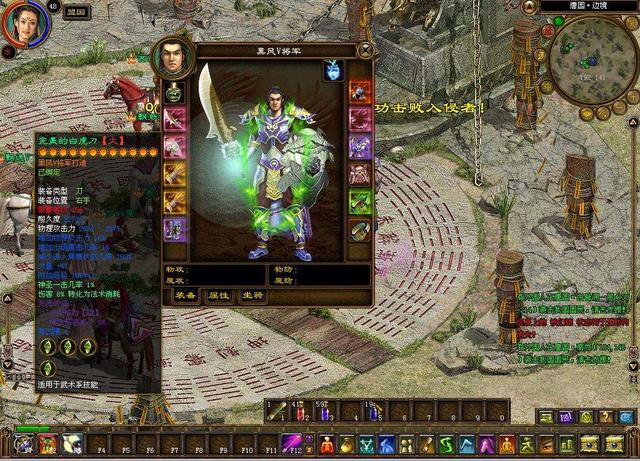The image size is (640, 461).
Task: Click the inspected character's portrait on panel
Action: coord(172,59)
